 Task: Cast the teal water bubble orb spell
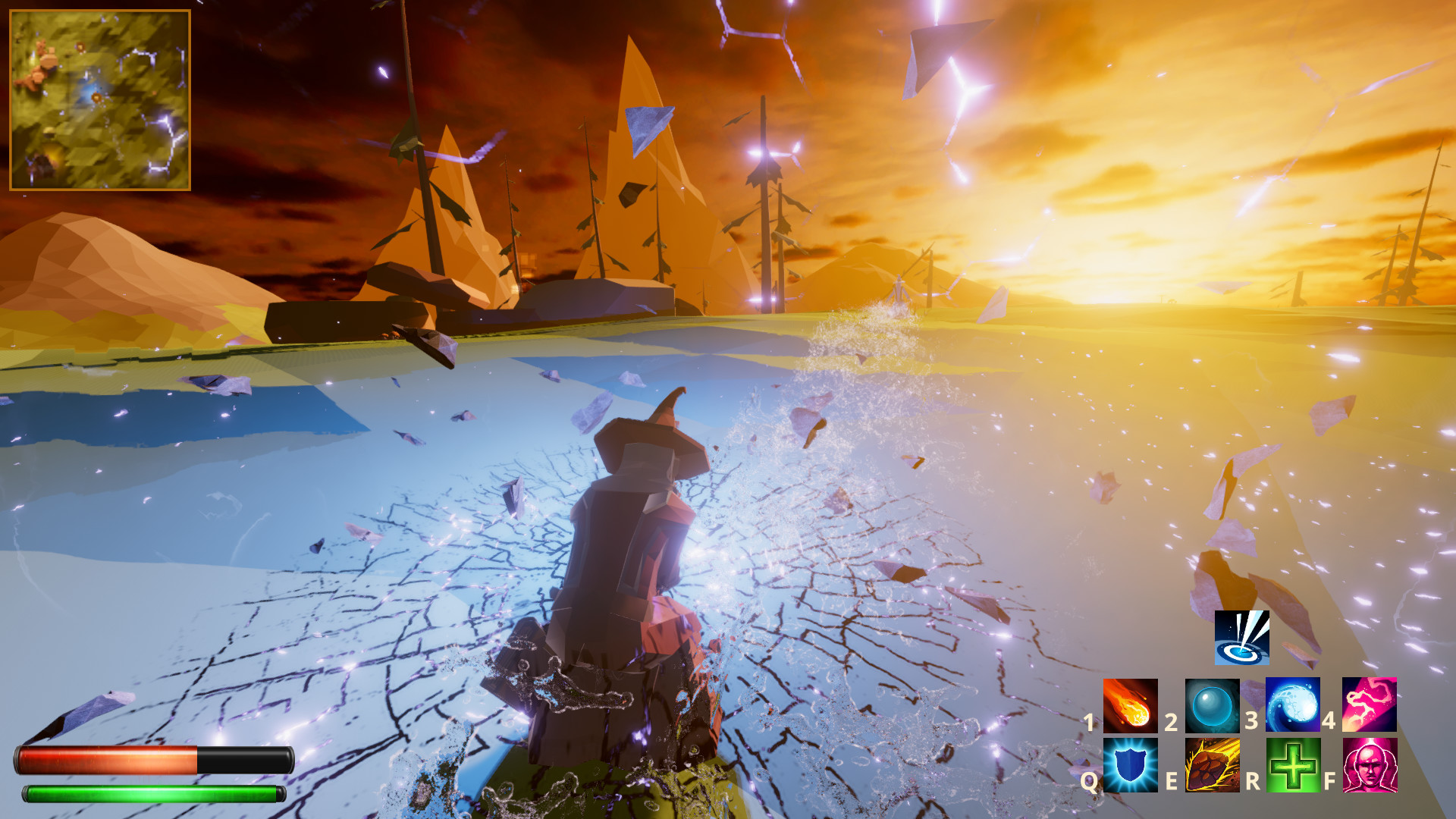[1212, 705]
